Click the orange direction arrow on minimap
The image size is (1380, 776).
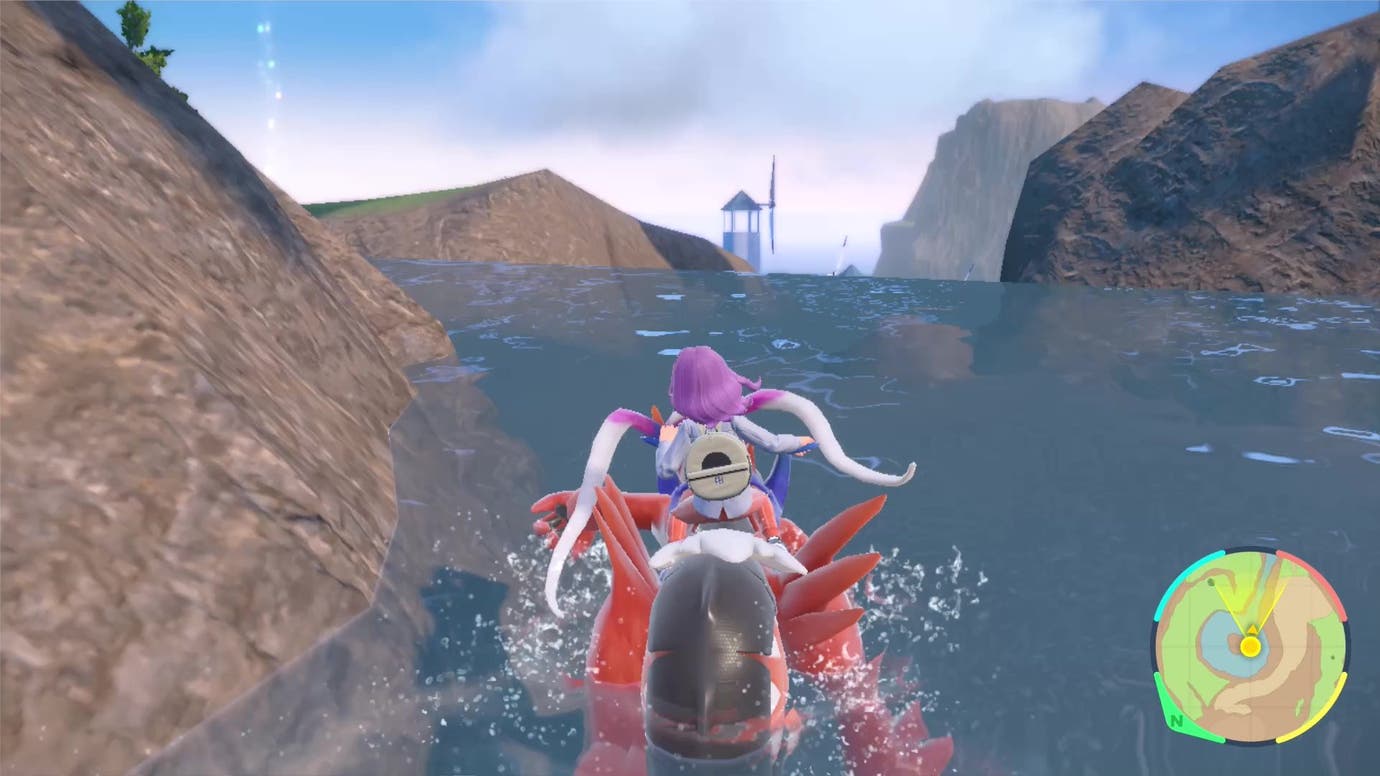tap(1253, 630)
